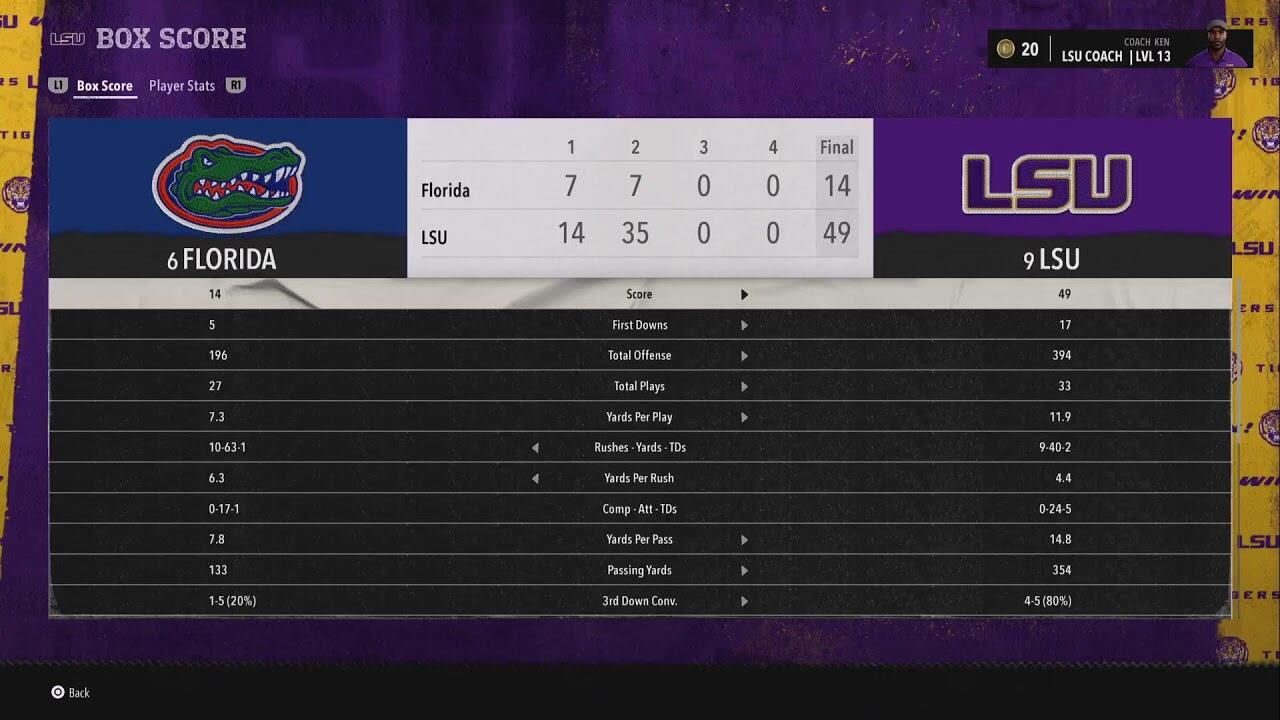Screen dimensions: 1280x720
Task: Select the Comp - Att - TDs row
Action: click(x=639, y=509)
